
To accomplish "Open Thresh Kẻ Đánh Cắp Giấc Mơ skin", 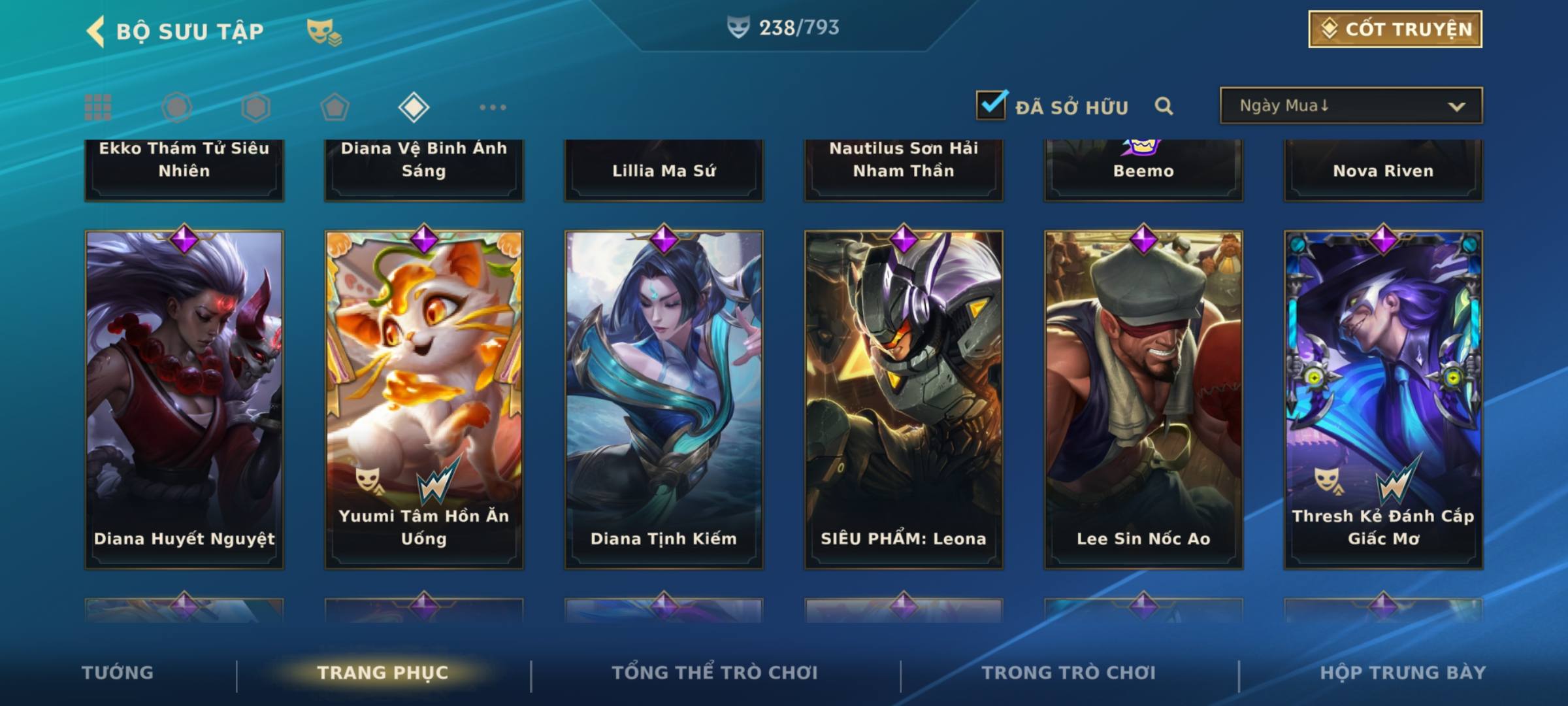I will tap(1383, 399).
